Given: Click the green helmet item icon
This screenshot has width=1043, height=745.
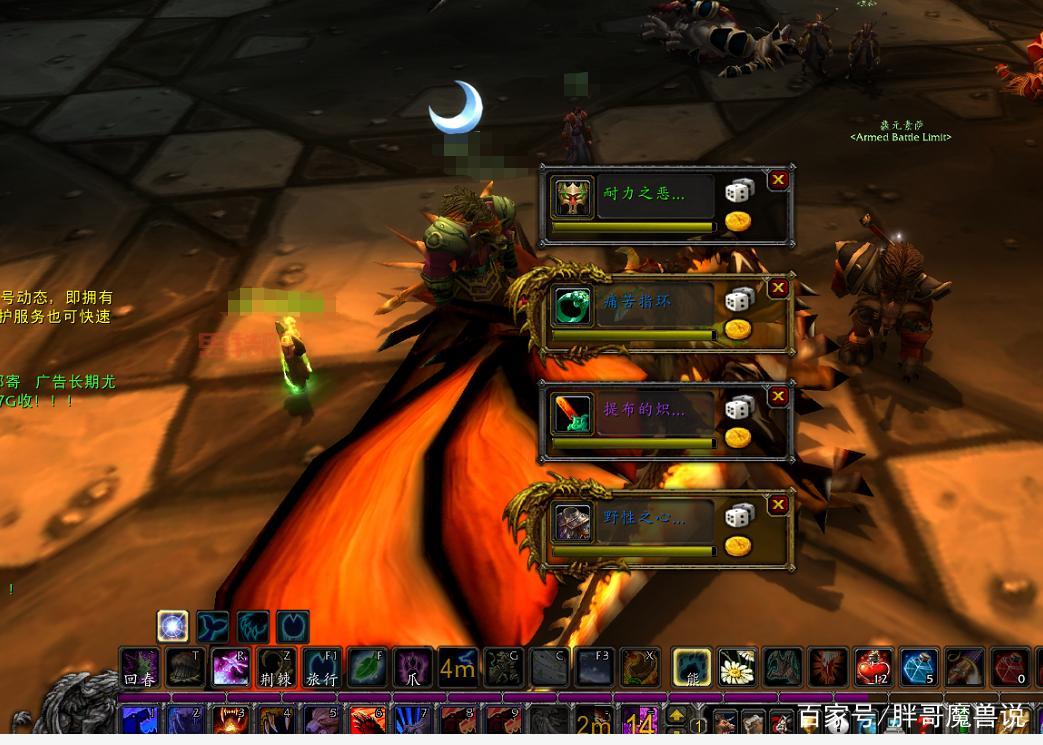Looking at the screenshot, I should point(573,197).
